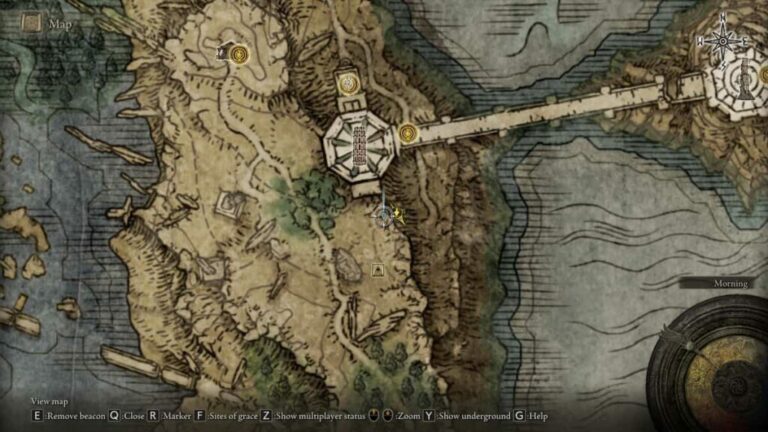This screenshot has width=768, height=432.
Task: Select the yellow player position arrow
Action: coord(397,212)
